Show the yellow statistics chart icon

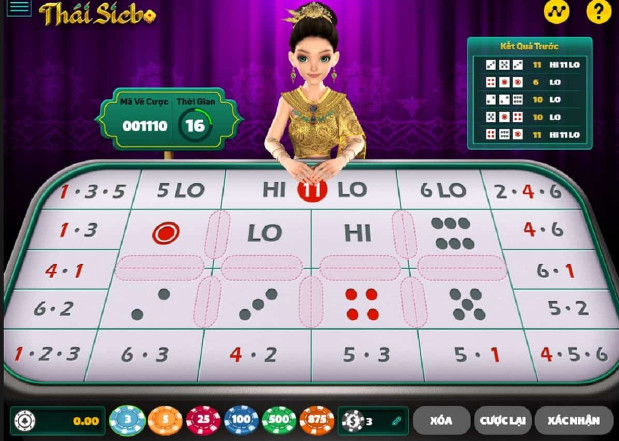(558, 12)
